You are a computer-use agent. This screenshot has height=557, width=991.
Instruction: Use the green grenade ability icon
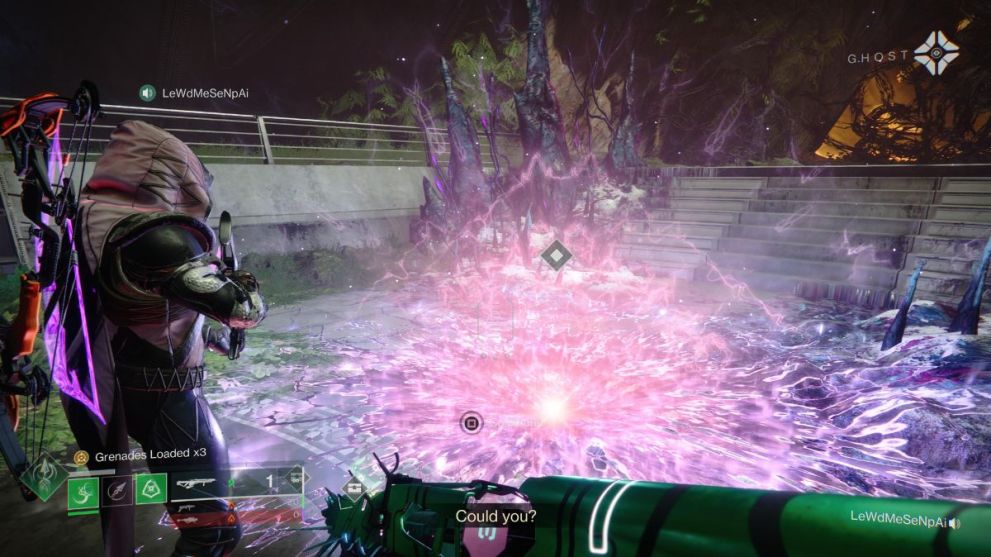(x=83, y=490)
